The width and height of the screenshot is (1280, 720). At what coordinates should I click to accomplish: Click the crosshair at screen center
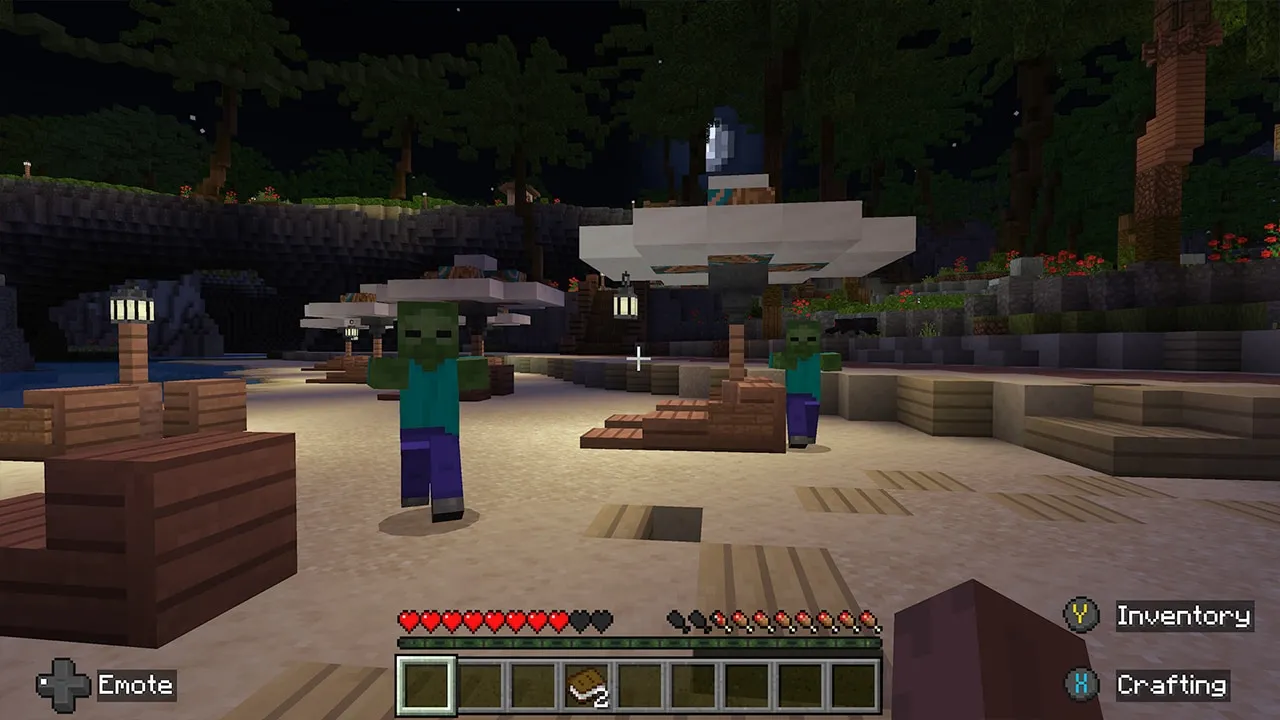(639, 359)
